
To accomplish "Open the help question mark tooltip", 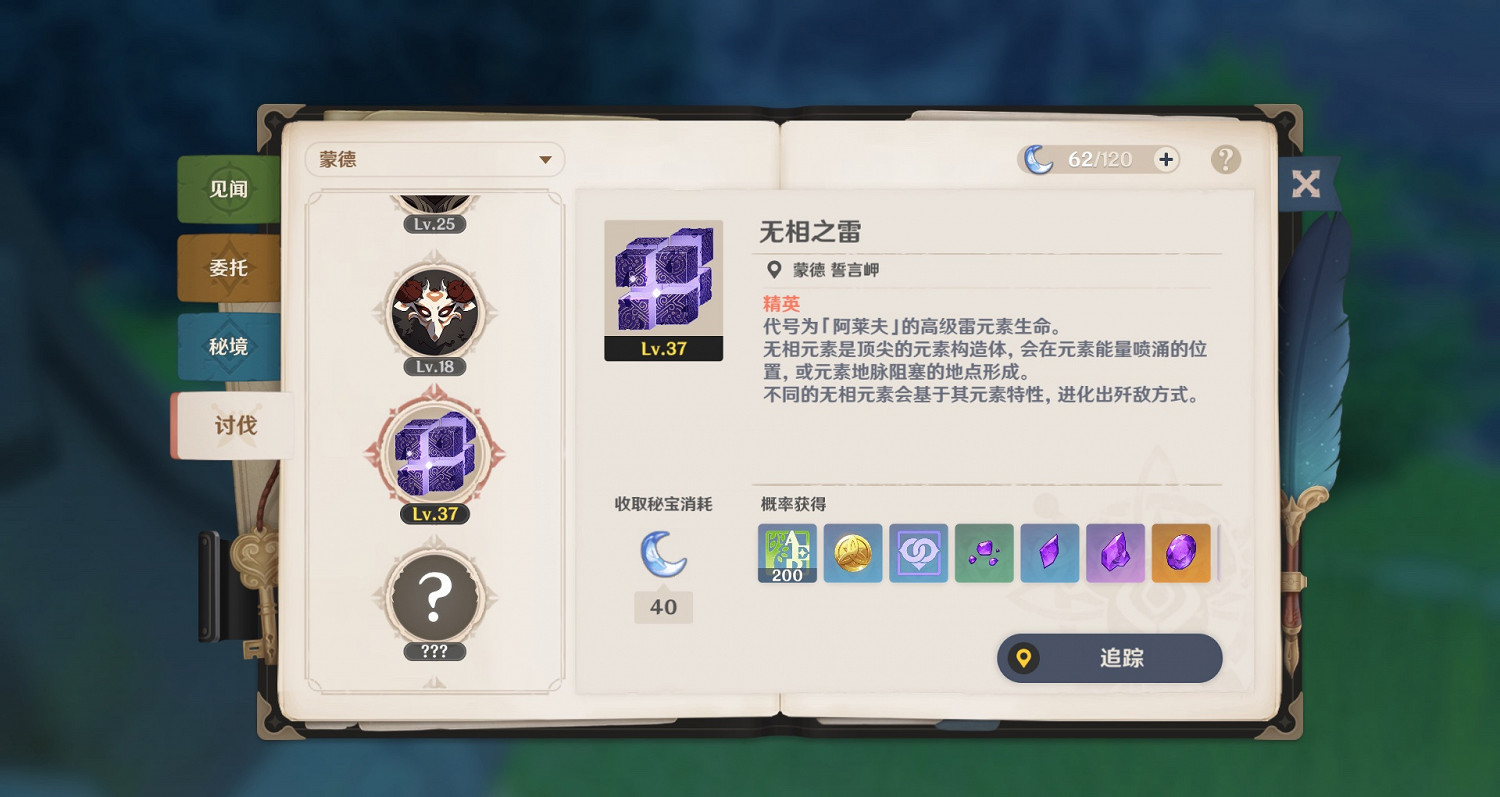I will point(1226,160).
